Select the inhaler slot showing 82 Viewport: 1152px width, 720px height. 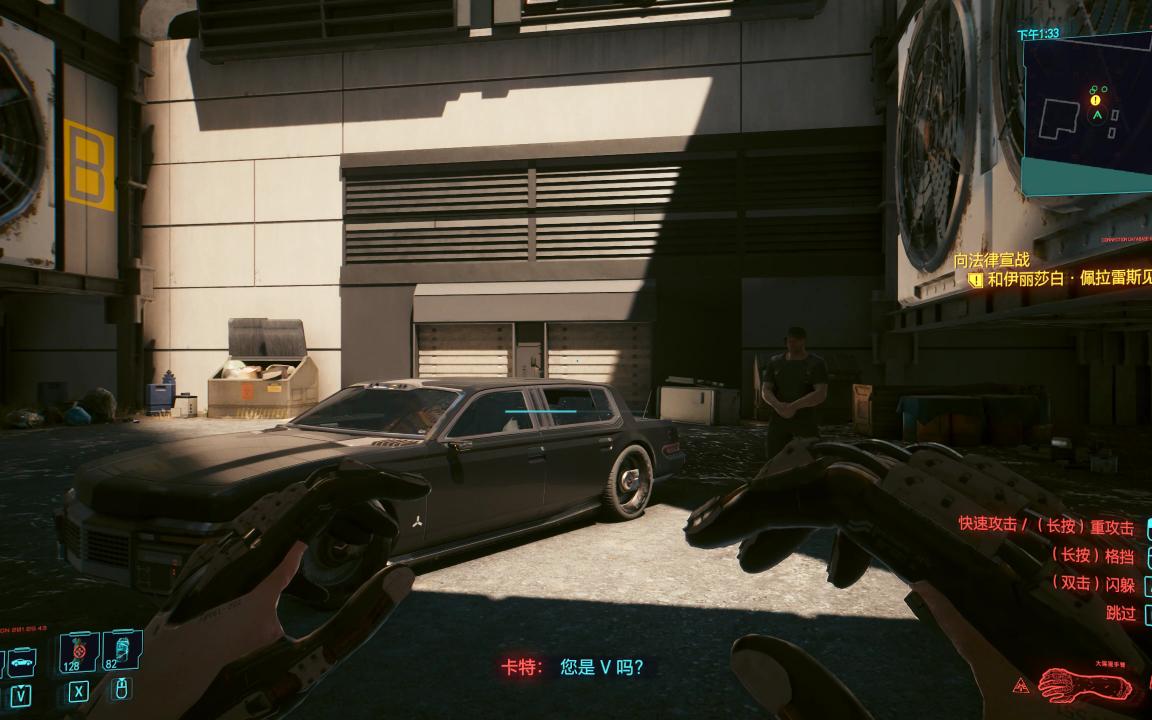[119, 652]
